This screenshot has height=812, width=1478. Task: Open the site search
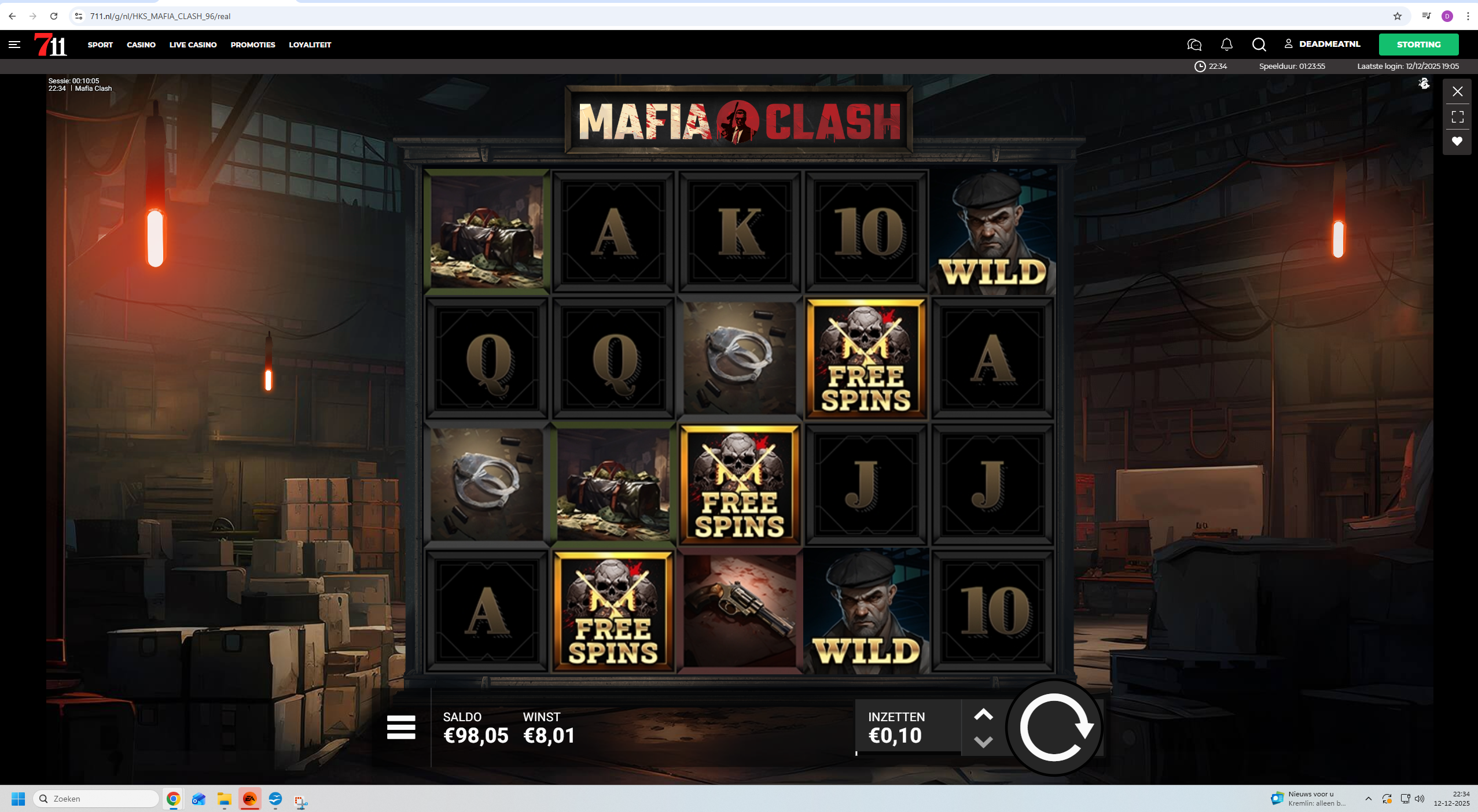pos(1259,45)
